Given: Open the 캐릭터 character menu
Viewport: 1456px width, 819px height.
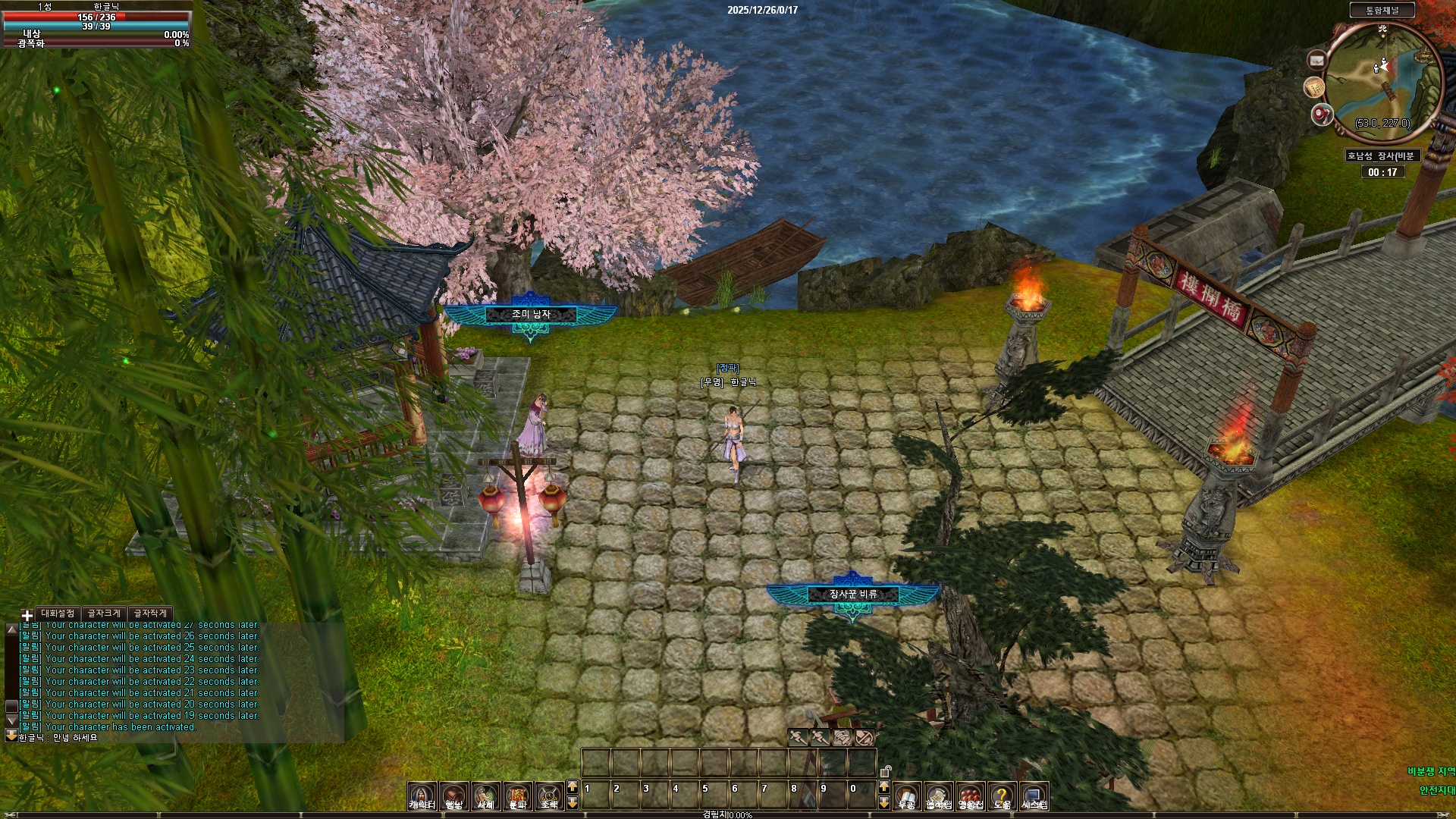Looking at the screenshot, I should point(422,795).
